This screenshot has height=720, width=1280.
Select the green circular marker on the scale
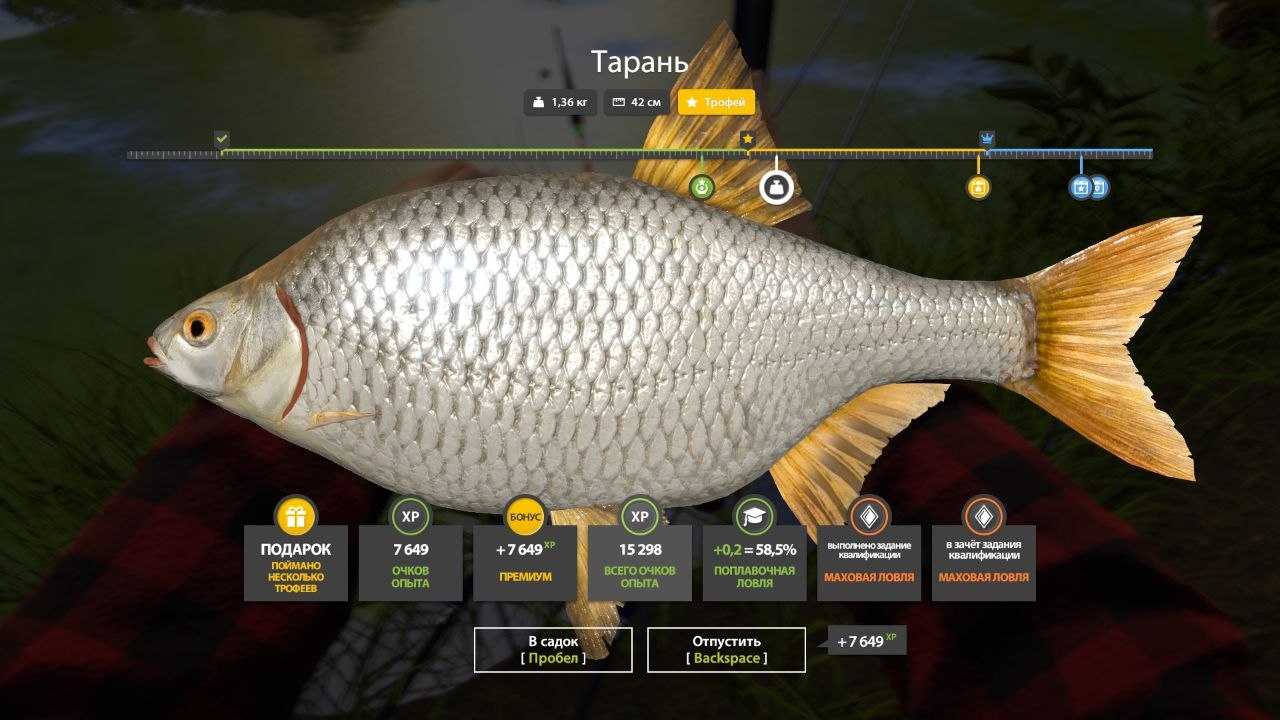(x=702, y=187)
